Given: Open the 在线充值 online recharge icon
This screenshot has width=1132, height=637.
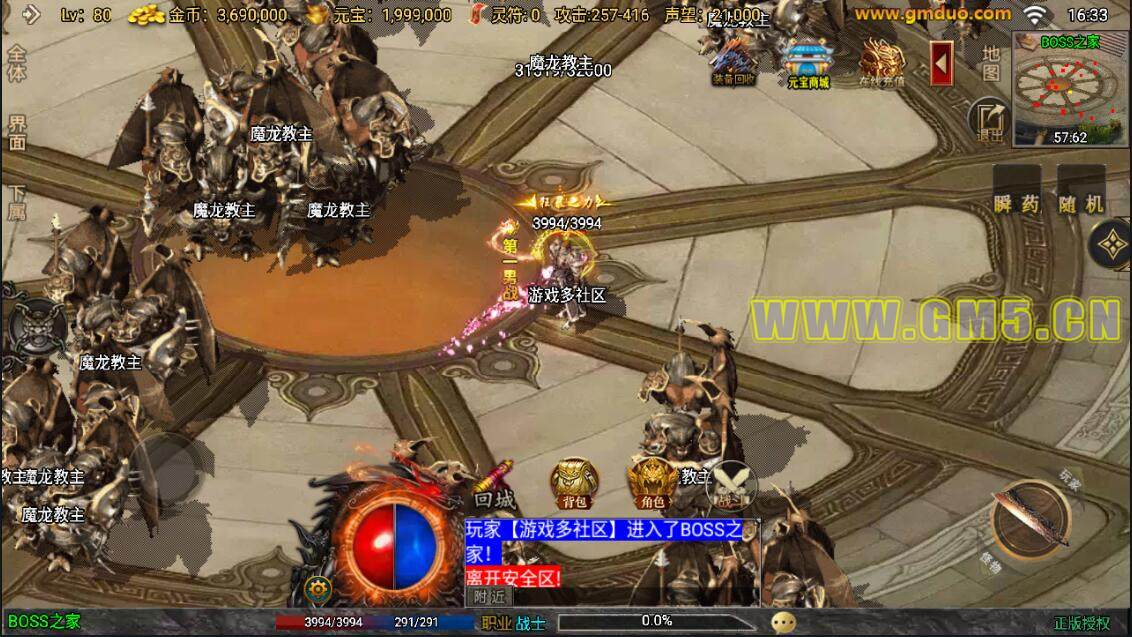Looking at the screenshot, I should tap(881, 63).
